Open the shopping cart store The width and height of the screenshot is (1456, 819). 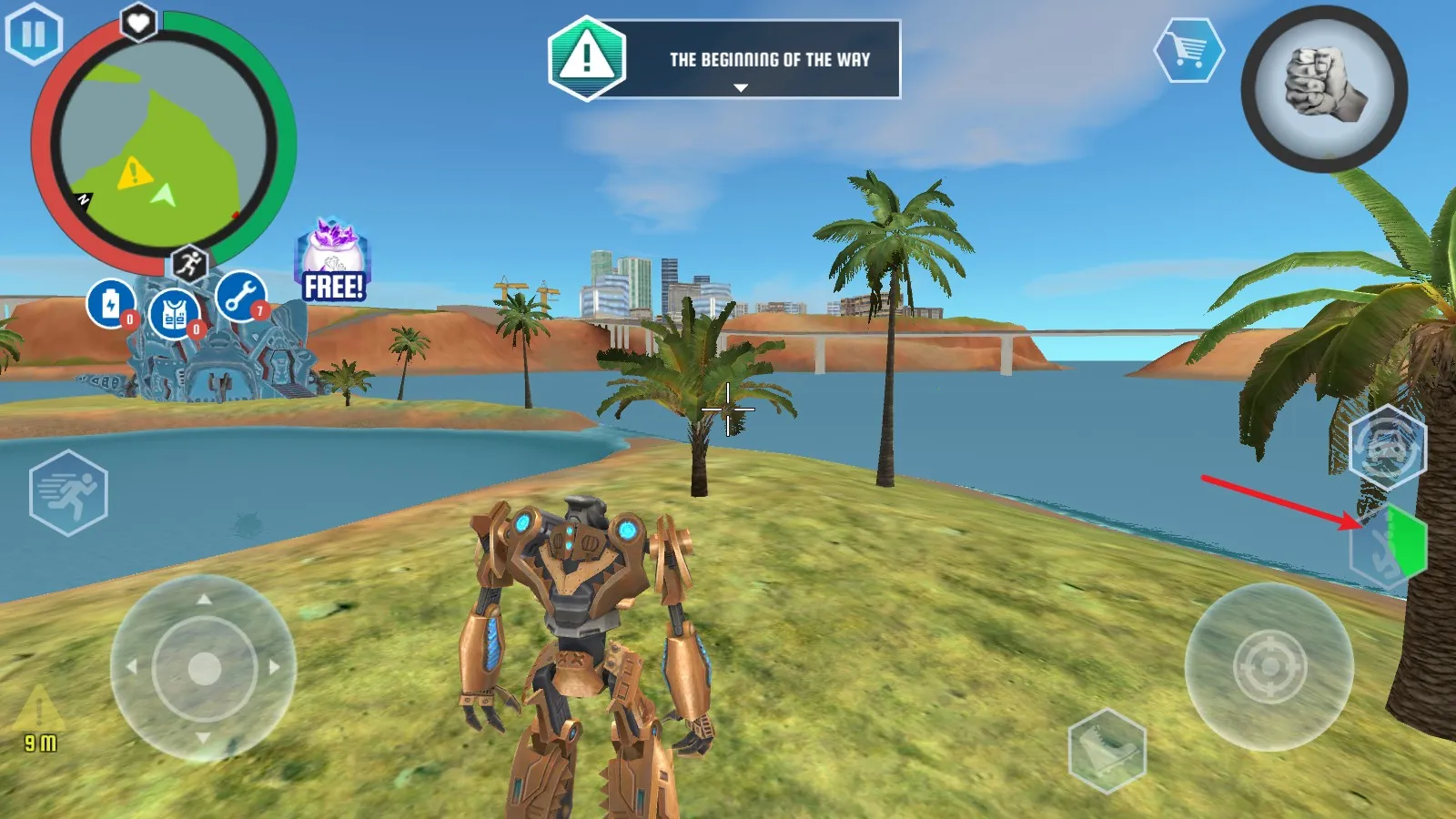coord(1188,50)
